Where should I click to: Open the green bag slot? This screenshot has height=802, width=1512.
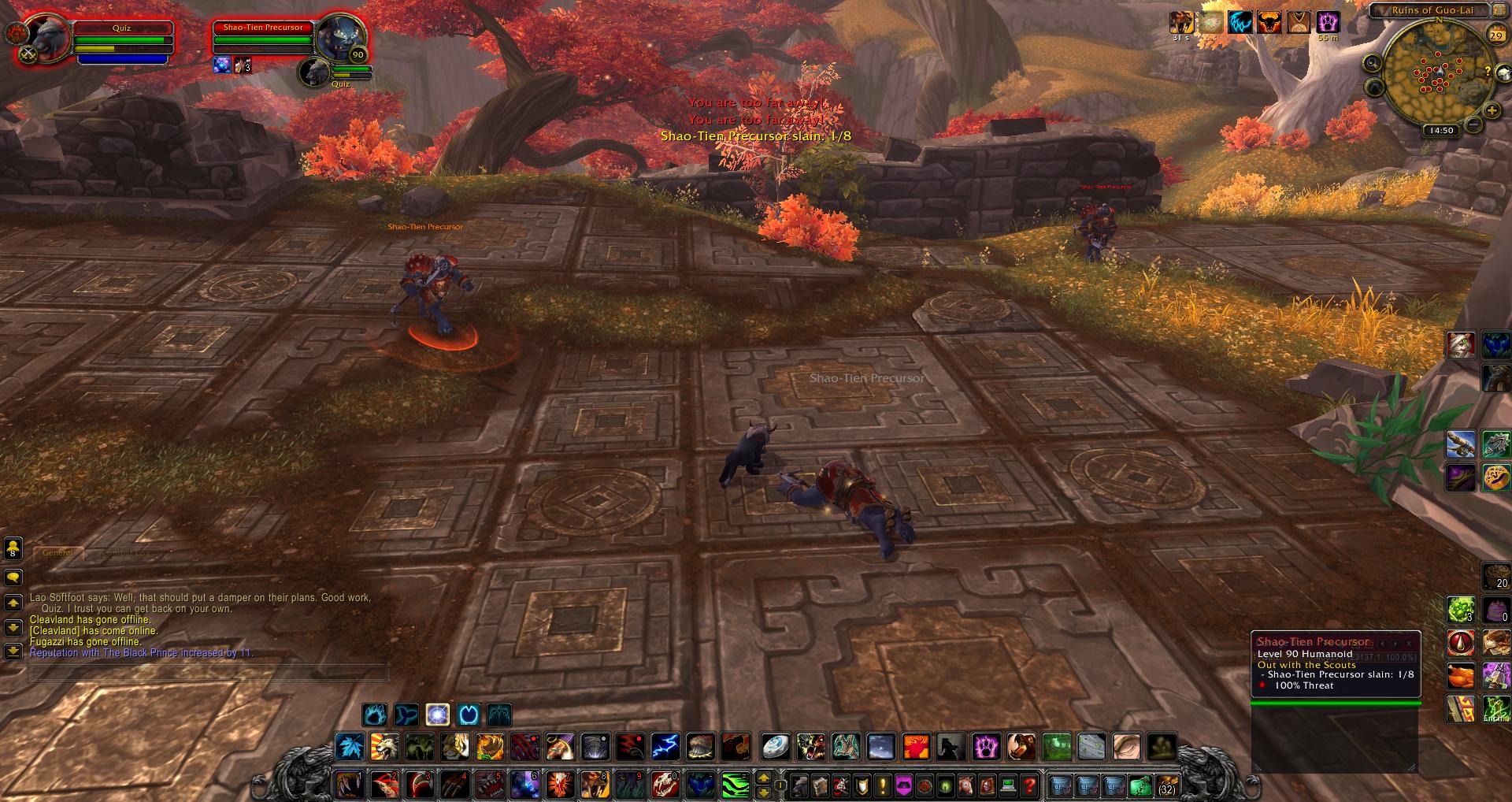[1141, 785]
